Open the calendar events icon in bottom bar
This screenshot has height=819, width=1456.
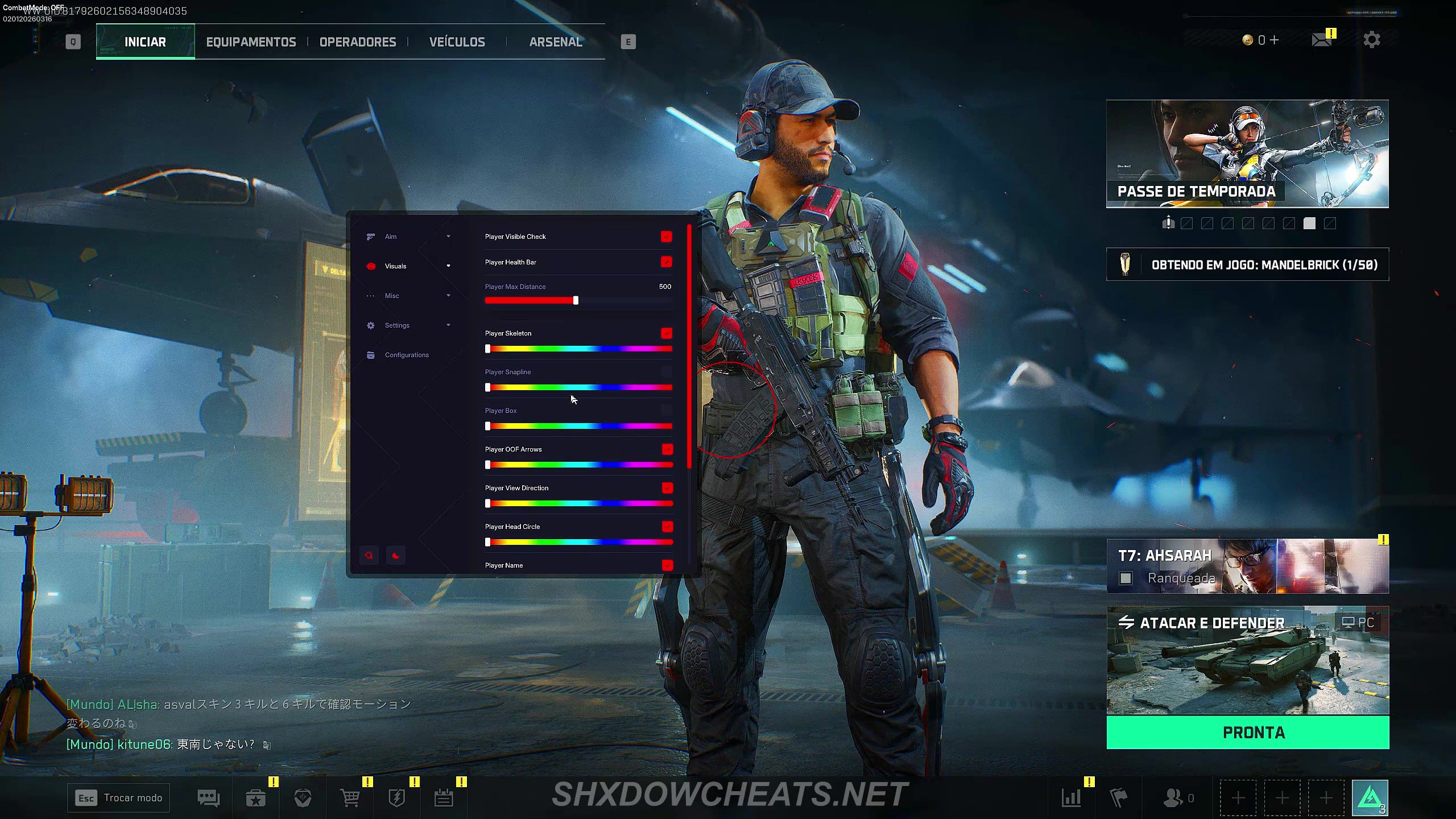pyautogui.click(x=444, y=797)
